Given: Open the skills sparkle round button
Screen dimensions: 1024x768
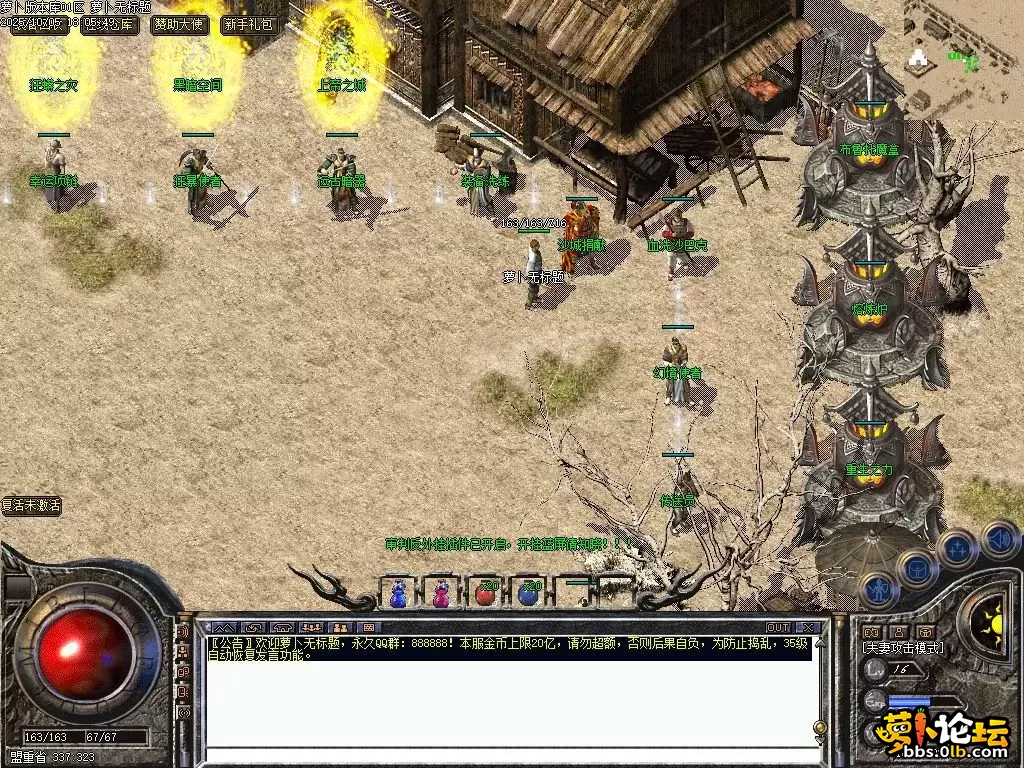Looking at the screenshot, I should (x=957, y=548).
